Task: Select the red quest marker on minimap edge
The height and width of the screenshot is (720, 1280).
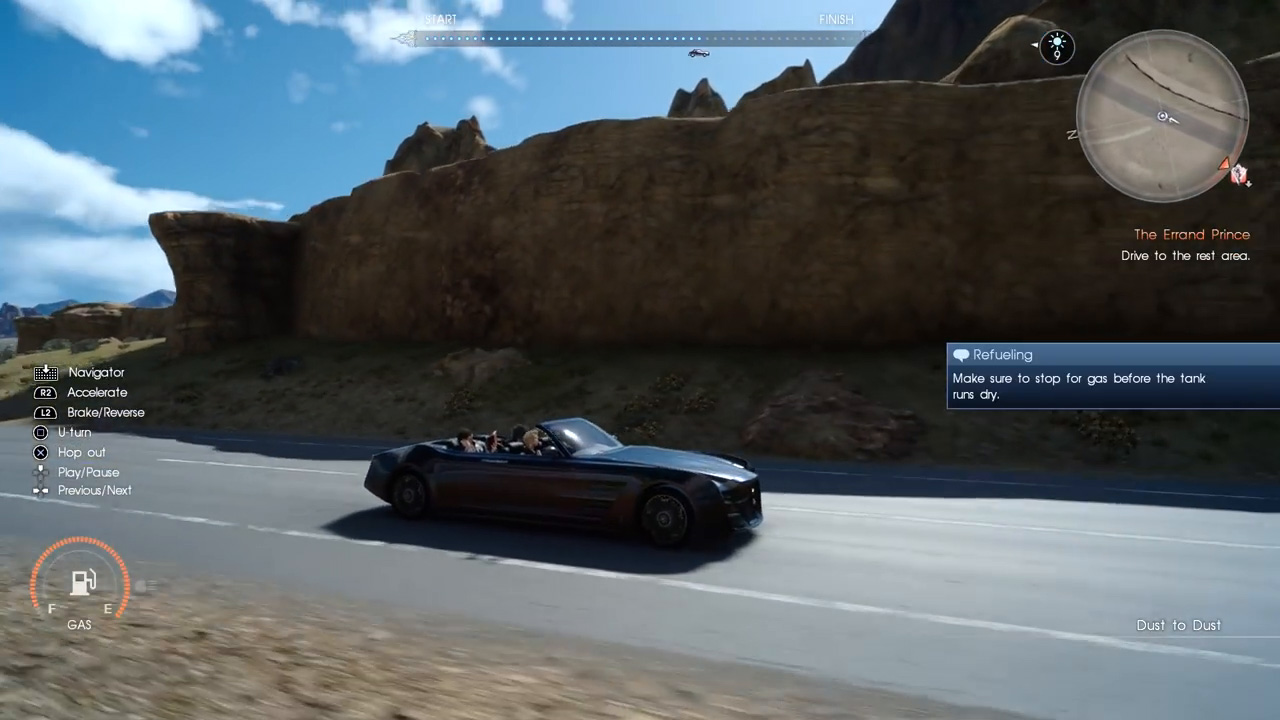Action: (1225, 164)
